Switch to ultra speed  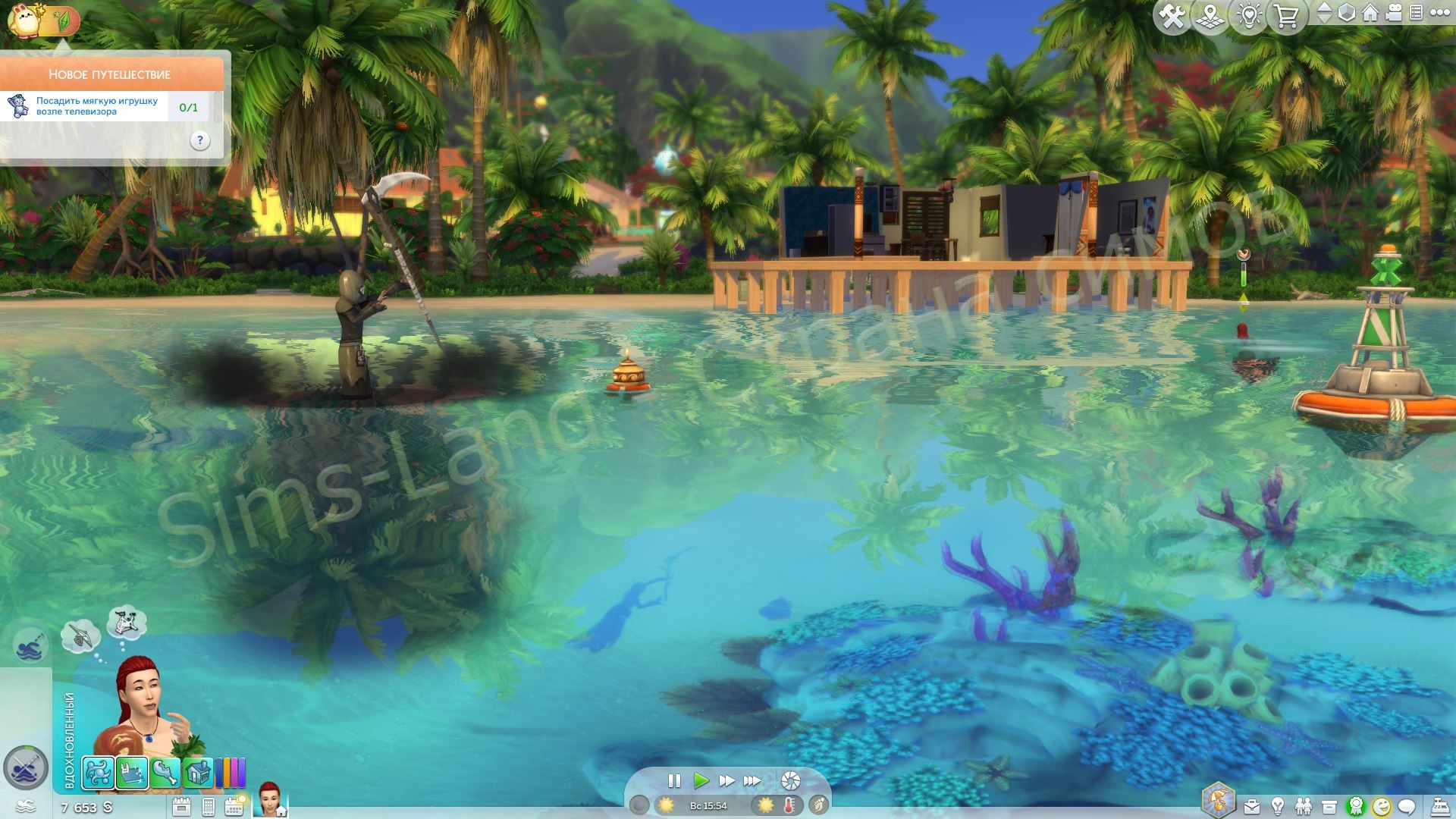(752, 780)
